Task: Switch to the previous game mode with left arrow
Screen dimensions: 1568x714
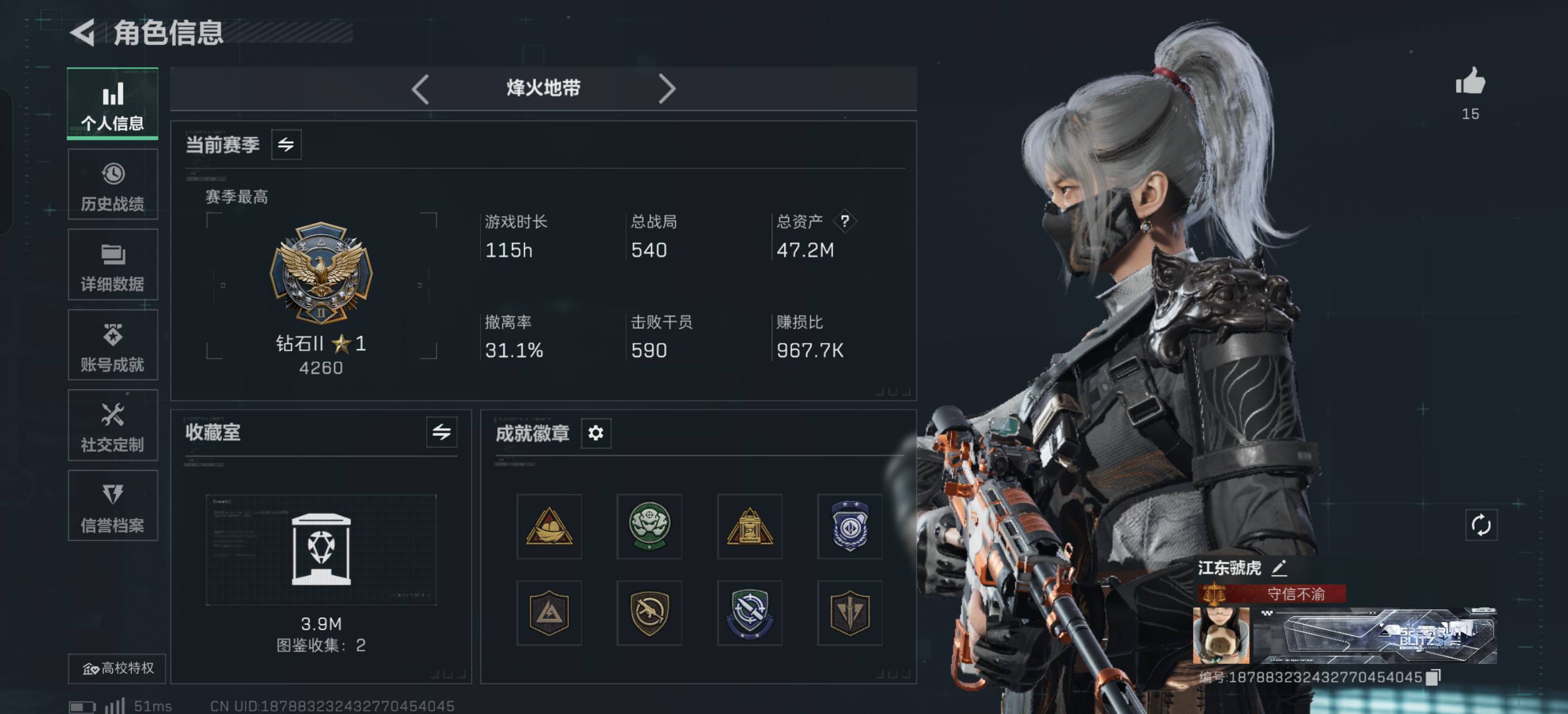Action: pos(420,89)
